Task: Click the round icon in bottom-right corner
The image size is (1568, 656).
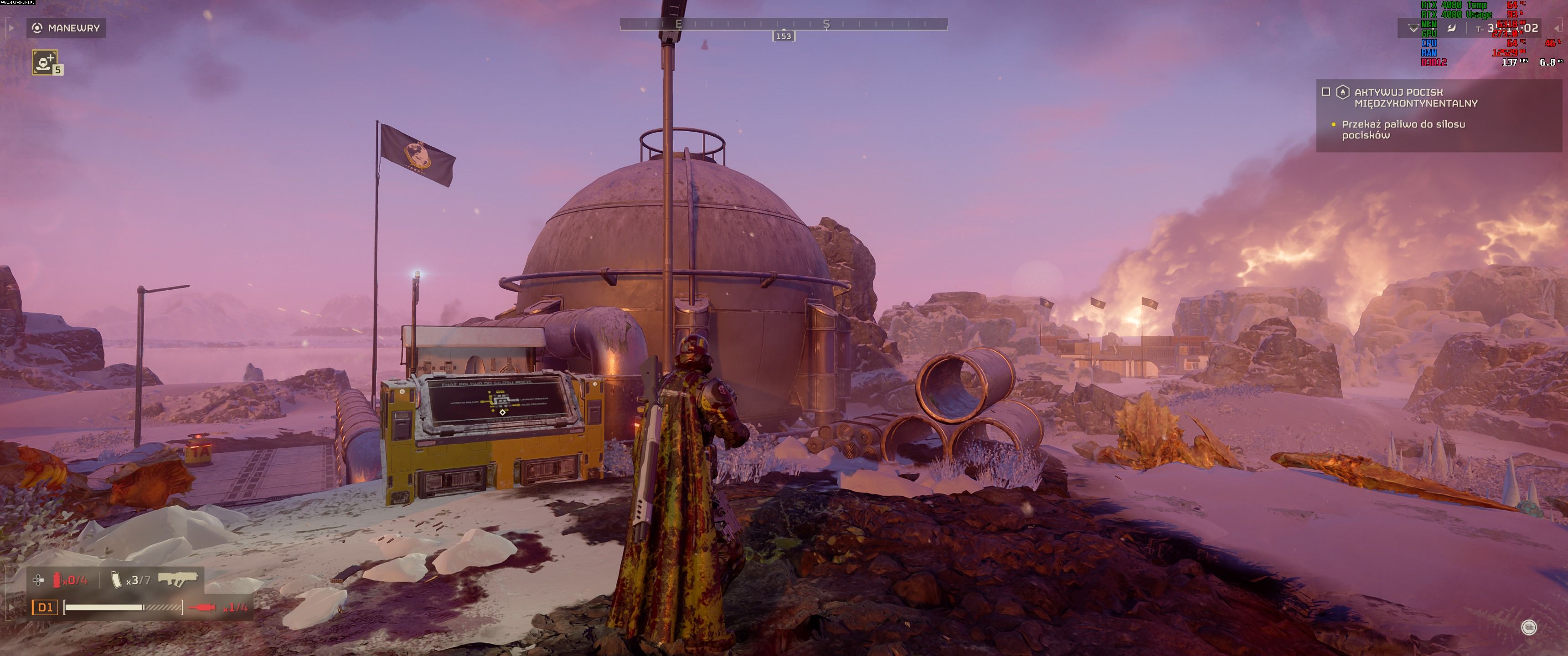Action: tap(1528, 627)
